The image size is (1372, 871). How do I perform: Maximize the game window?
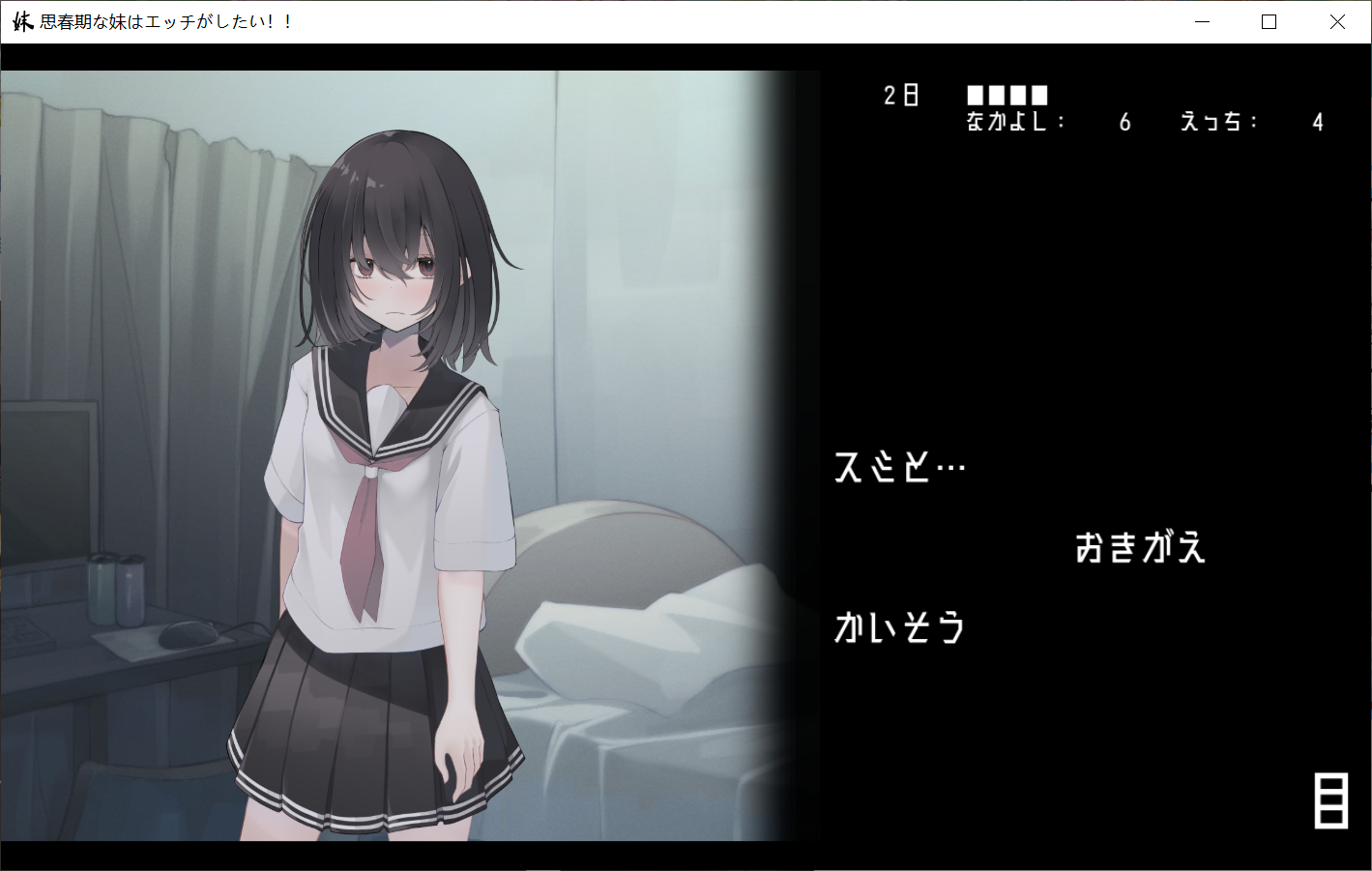pyautogui.click(x=1270, y=22)
